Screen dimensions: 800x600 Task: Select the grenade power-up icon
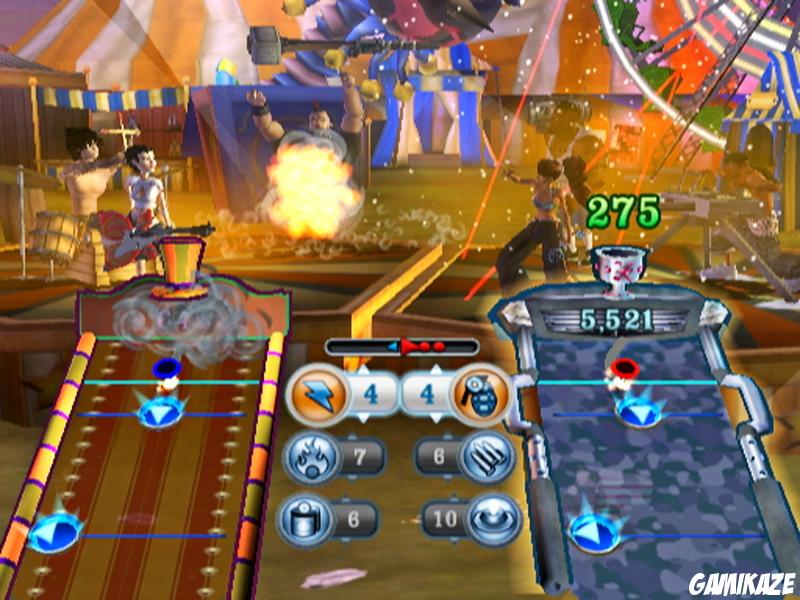coord(484,395)
